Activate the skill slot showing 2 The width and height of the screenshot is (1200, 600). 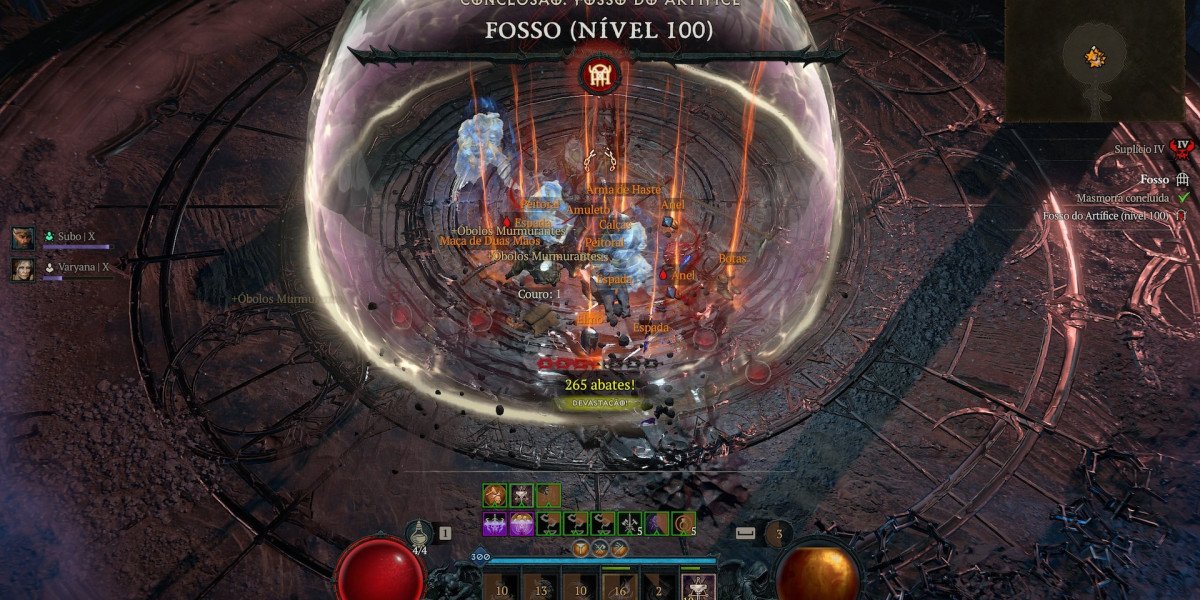pos(657,588)
